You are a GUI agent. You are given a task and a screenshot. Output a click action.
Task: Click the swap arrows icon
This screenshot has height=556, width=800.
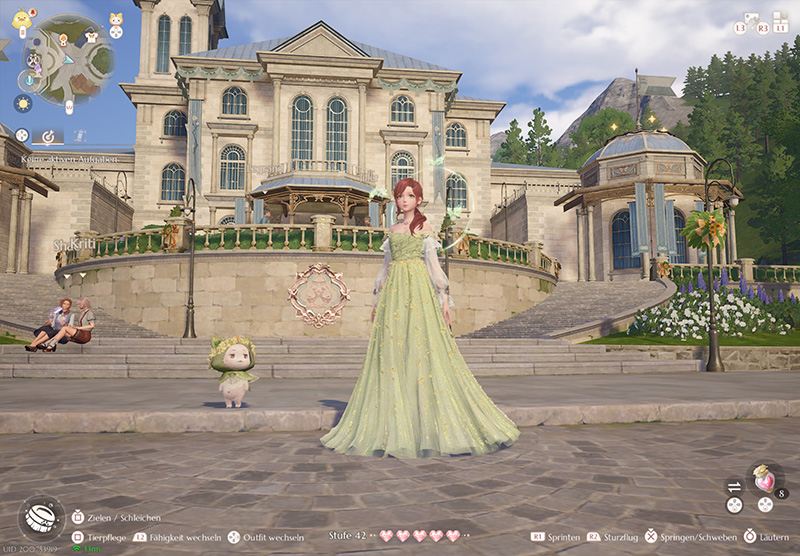point(734,486)
